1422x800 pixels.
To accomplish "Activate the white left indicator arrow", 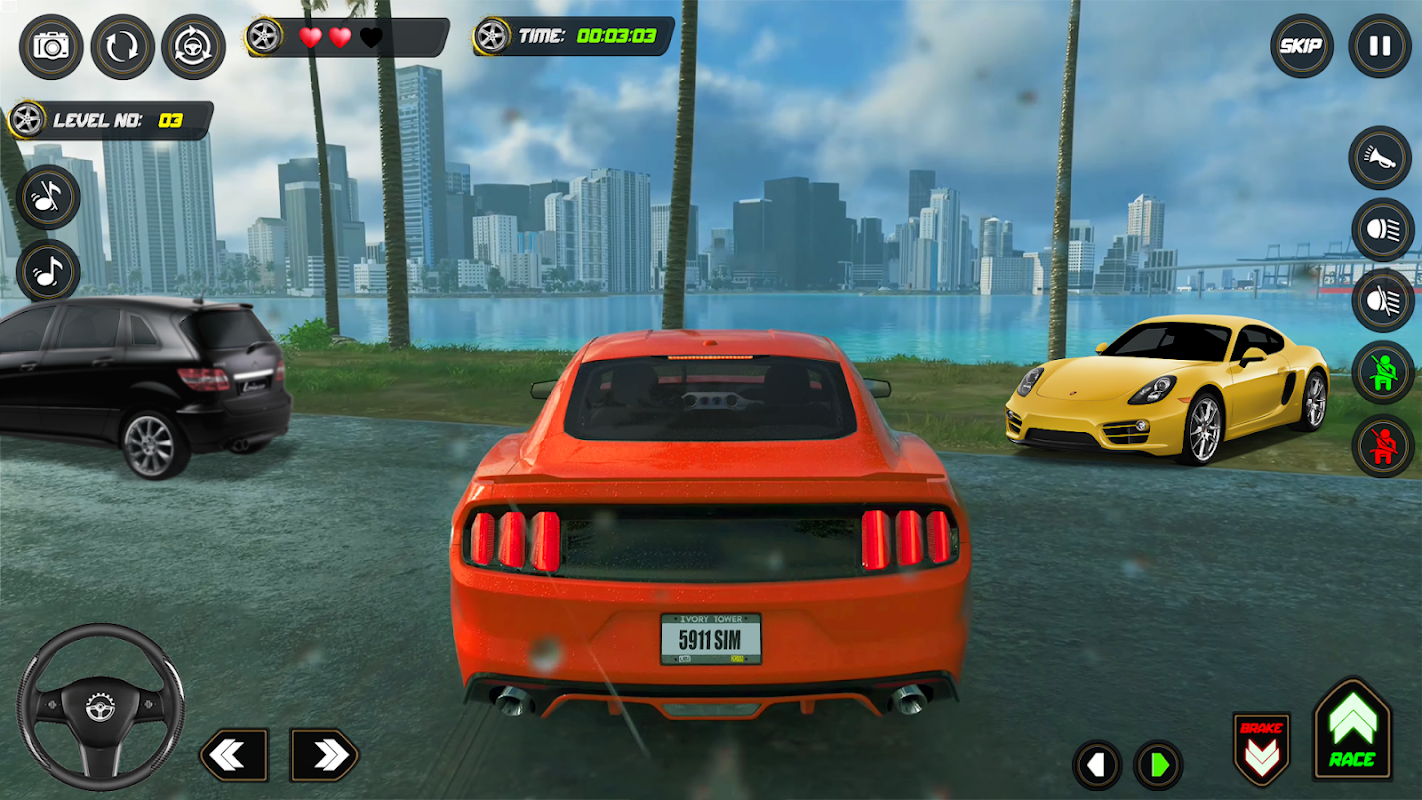I will point(1097,766).
